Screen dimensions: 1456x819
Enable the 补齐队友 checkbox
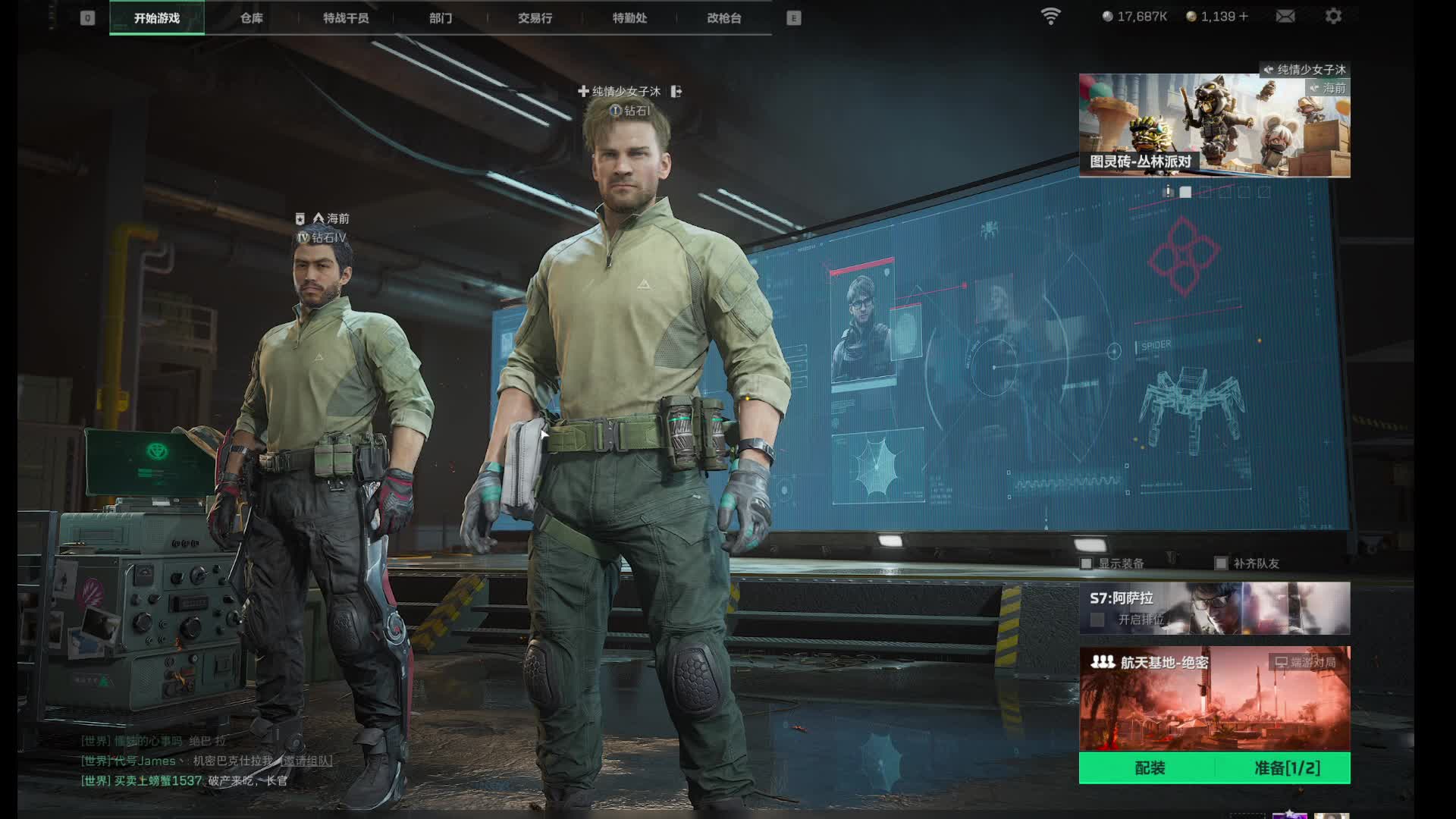click(1221, 563)
